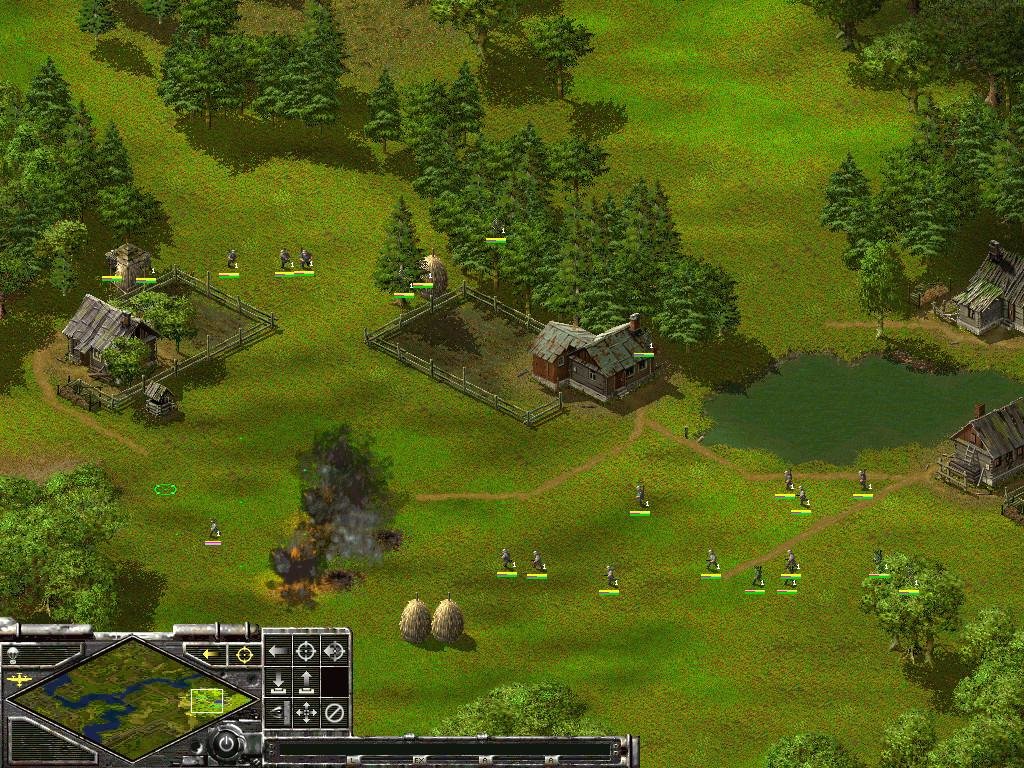1024x768 pixels.
Task: Click the up-arrow unload command
Action: tap(306, 683)
